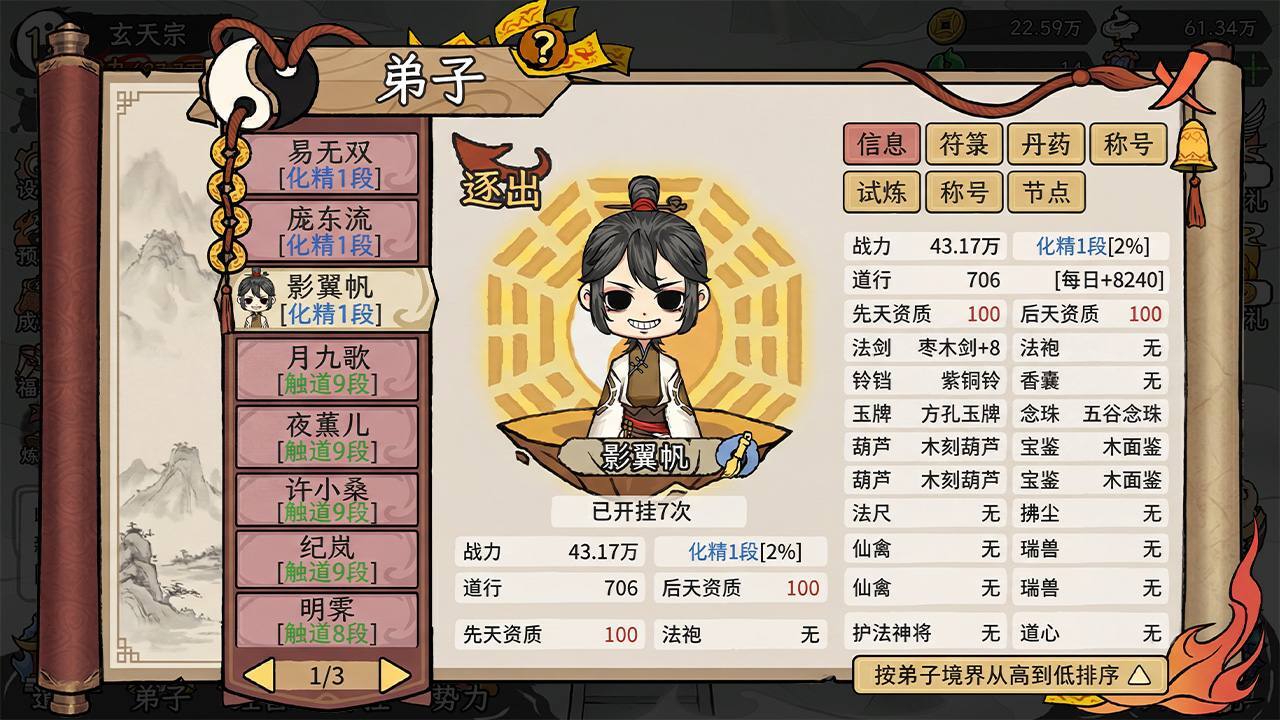Go to the next disciple page arrow
Viewport: 1280px width, 720px height.
(394, 676)
